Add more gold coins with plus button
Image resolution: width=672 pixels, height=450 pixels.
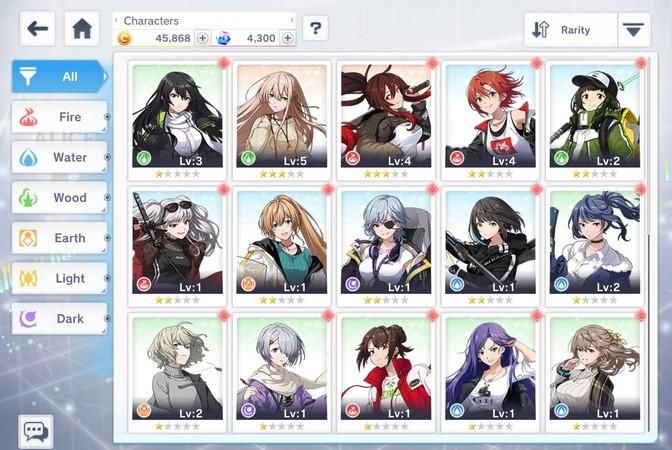(x=203, y=38)
